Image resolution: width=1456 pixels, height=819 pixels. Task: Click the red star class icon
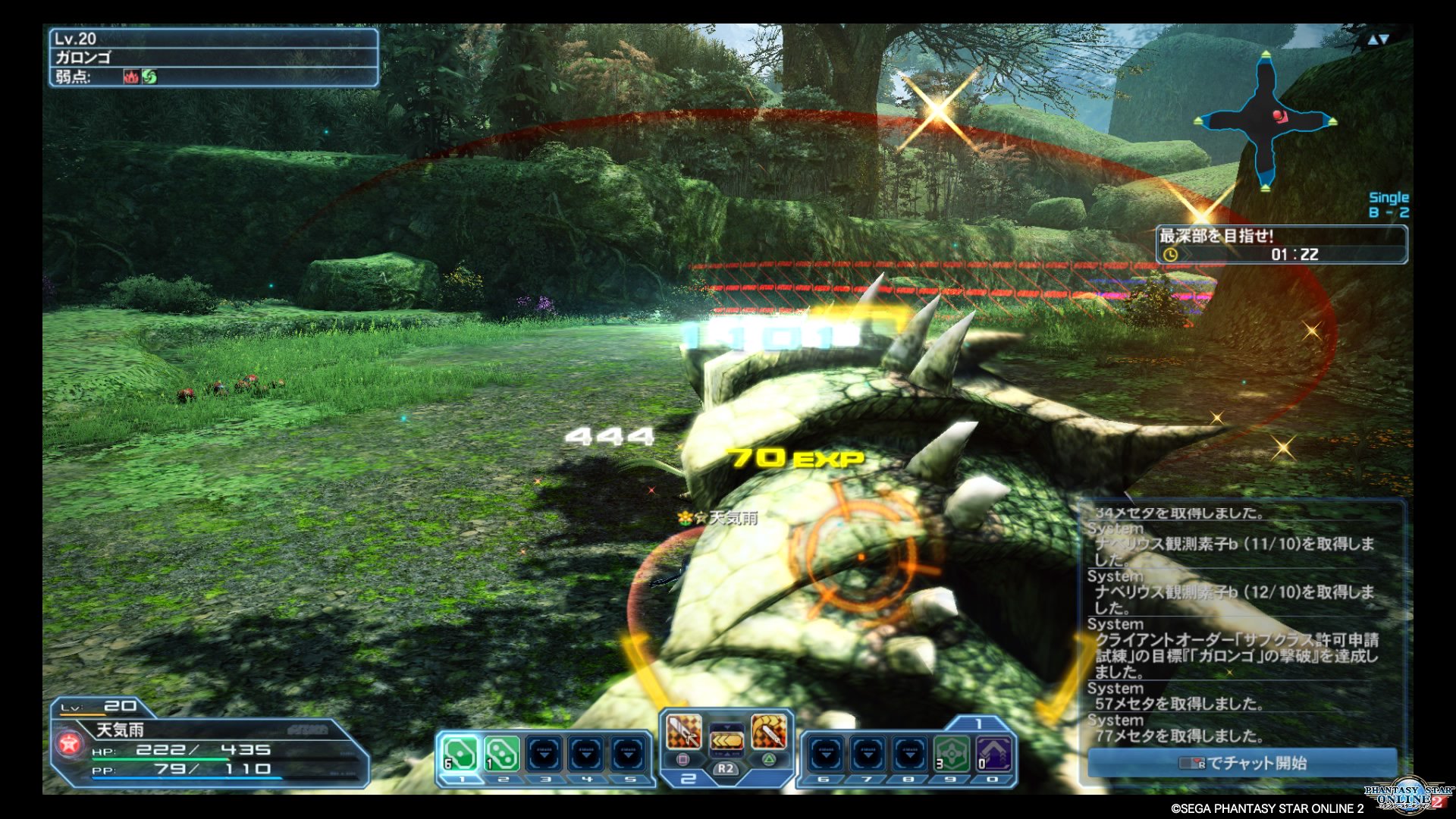click(x=70, y=743)
